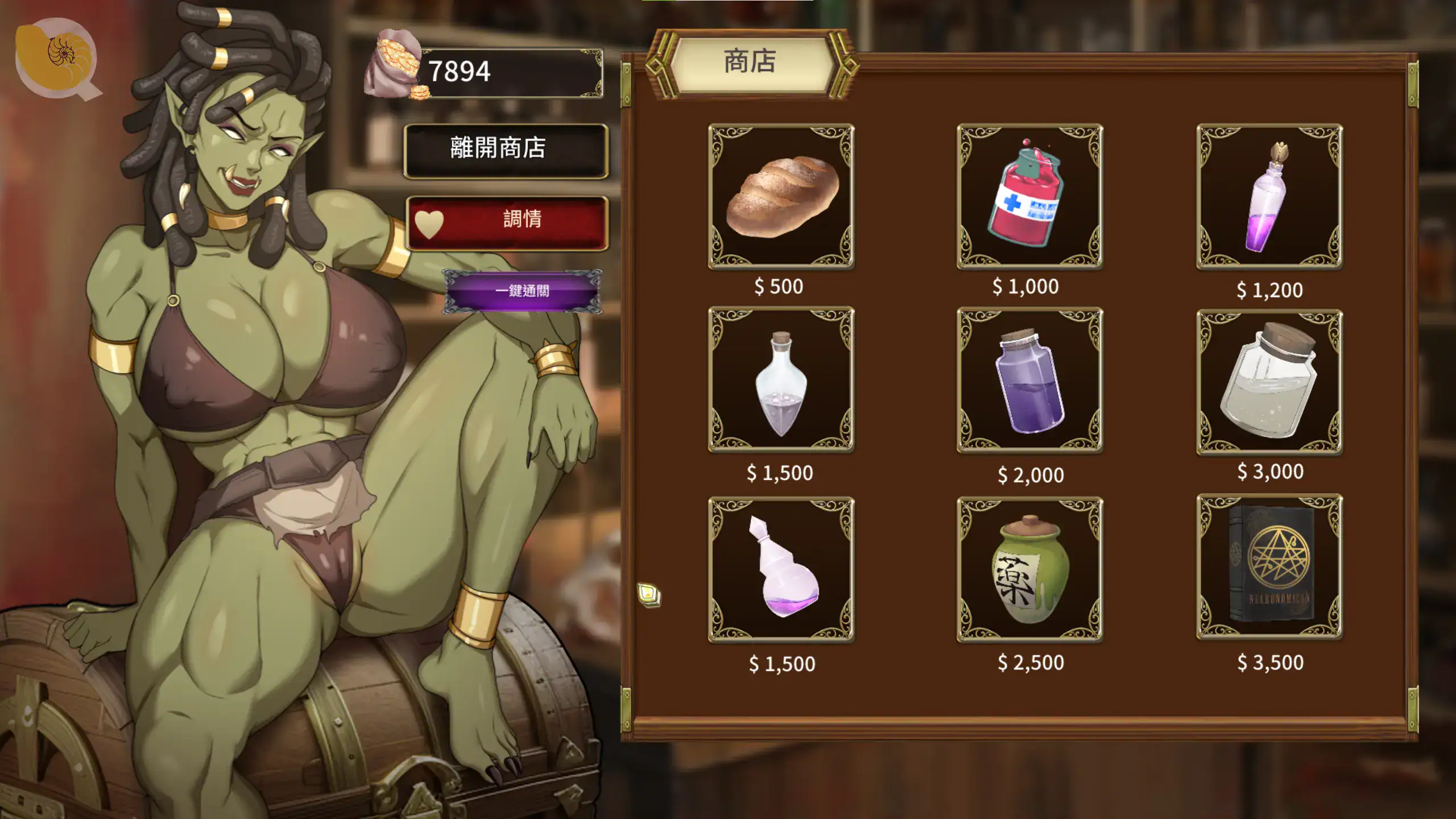The height and width of the screenshot is (819, 1456).
Task: Buy the green 藥 medicine pot
Action: 1029,569
